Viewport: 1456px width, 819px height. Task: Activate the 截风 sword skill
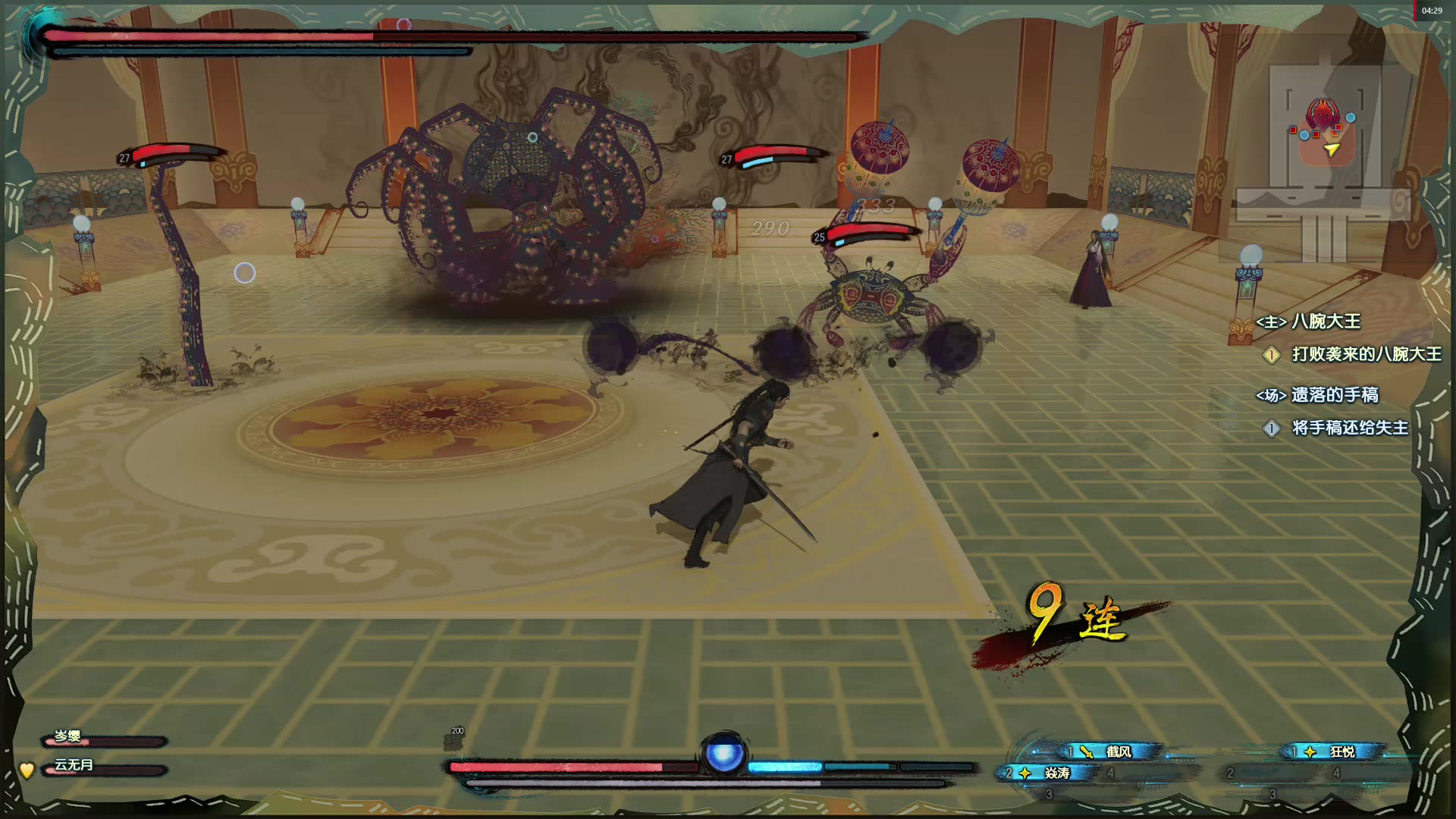coord(1111,752)
